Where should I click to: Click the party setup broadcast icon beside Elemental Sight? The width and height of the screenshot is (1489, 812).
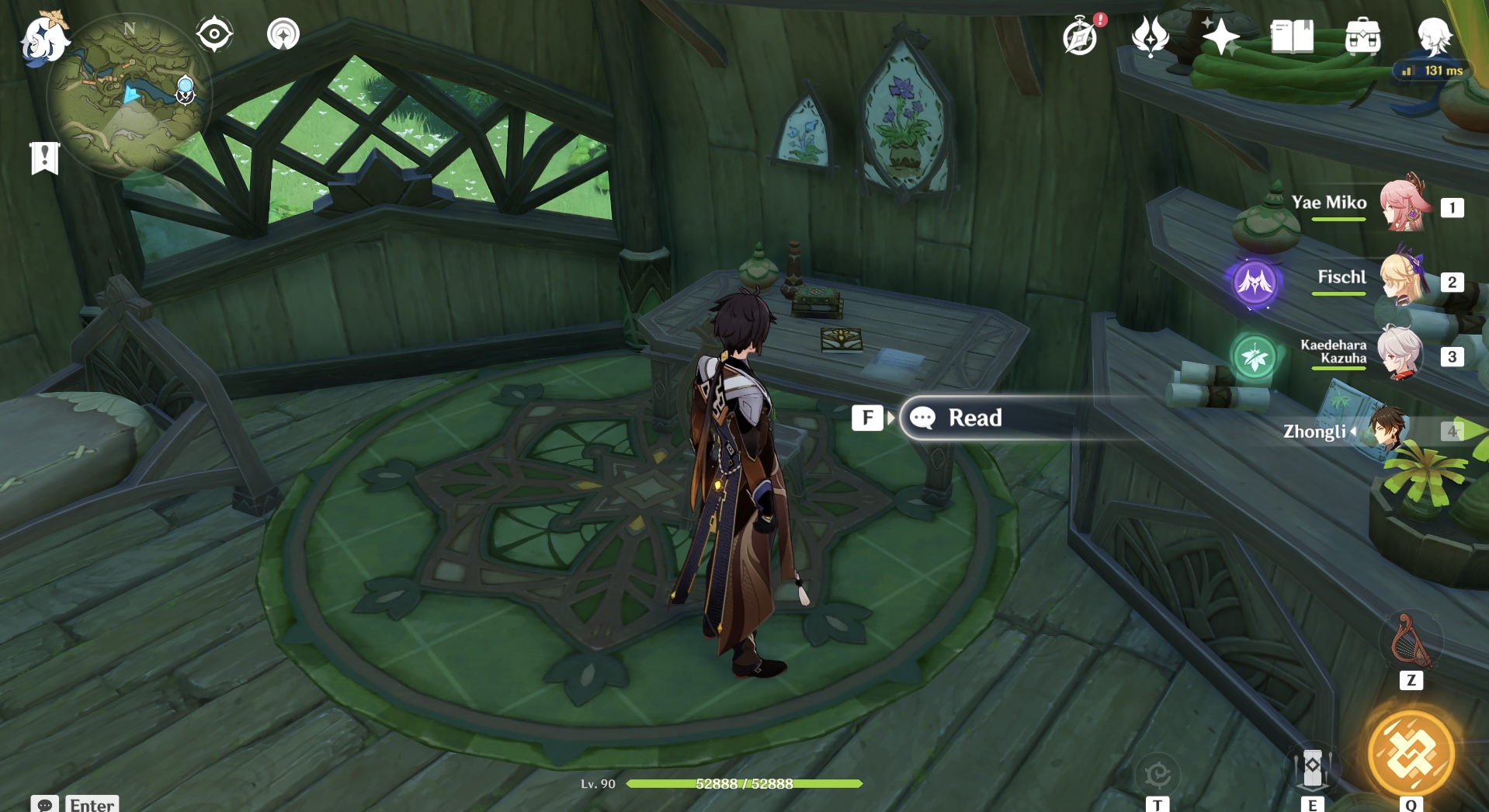[283, 35]
